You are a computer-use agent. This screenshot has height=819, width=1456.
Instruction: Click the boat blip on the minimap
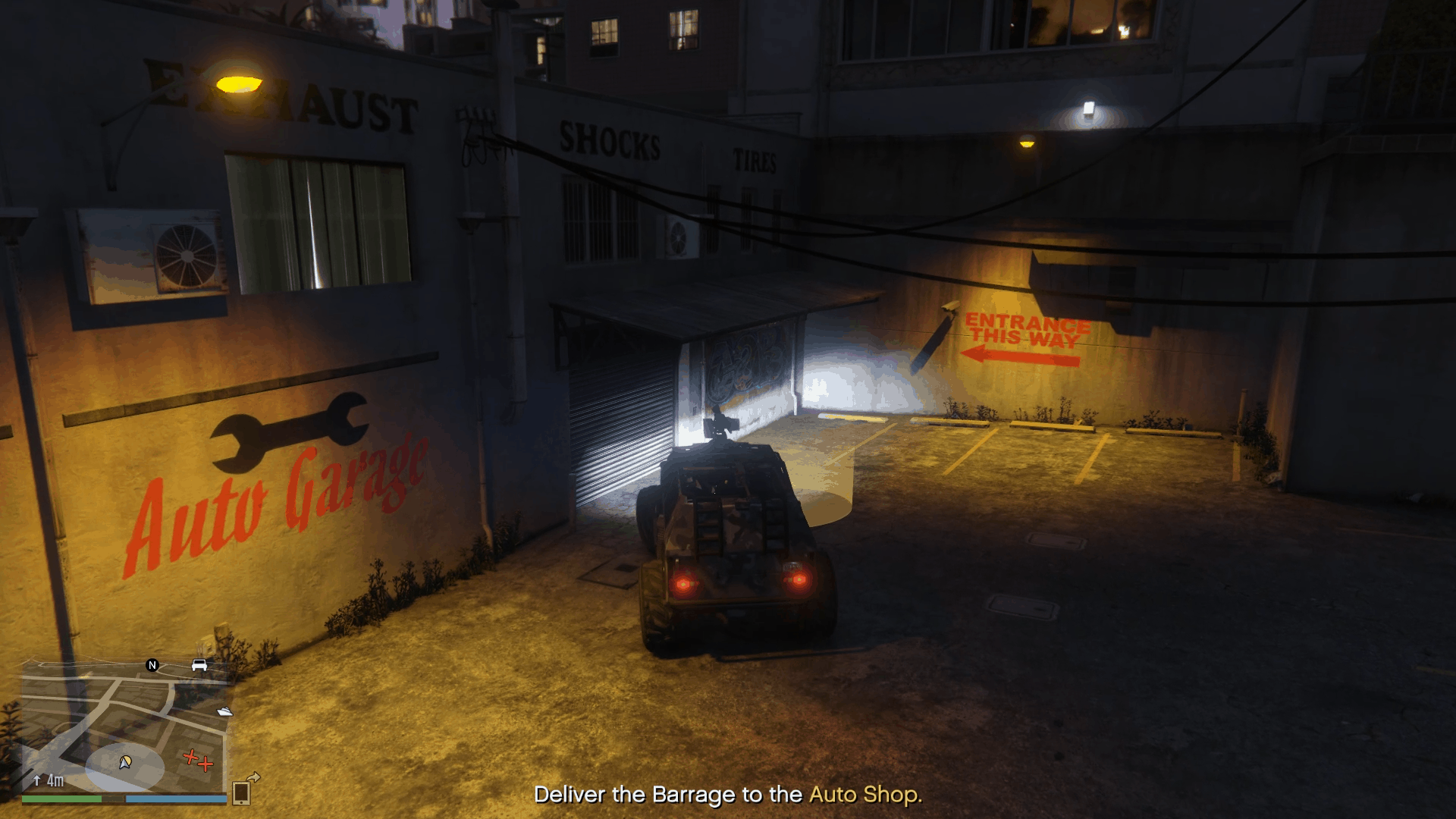[224, 712]
